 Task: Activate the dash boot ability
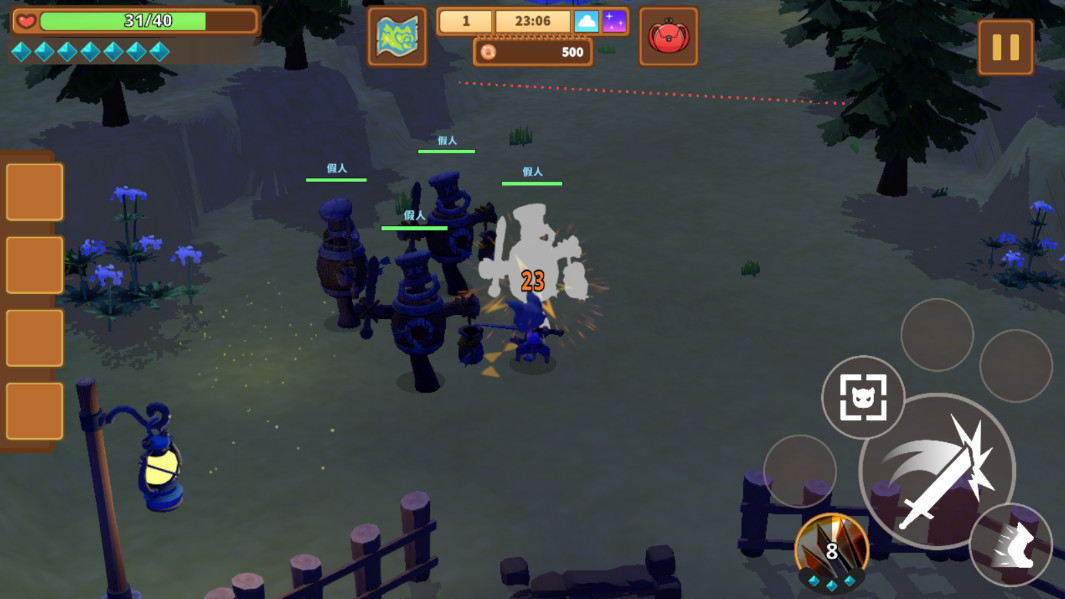point(1011,544)
